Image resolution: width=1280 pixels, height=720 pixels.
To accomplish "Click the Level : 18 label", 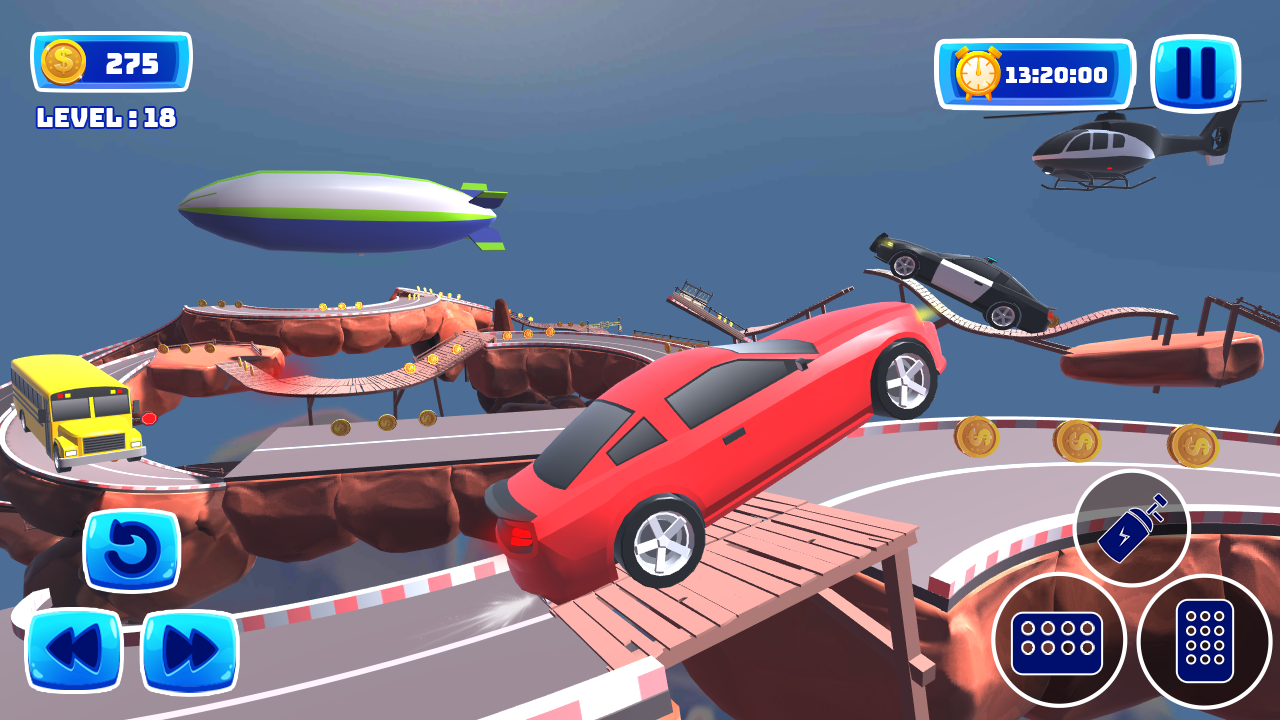I will (105, 119).
